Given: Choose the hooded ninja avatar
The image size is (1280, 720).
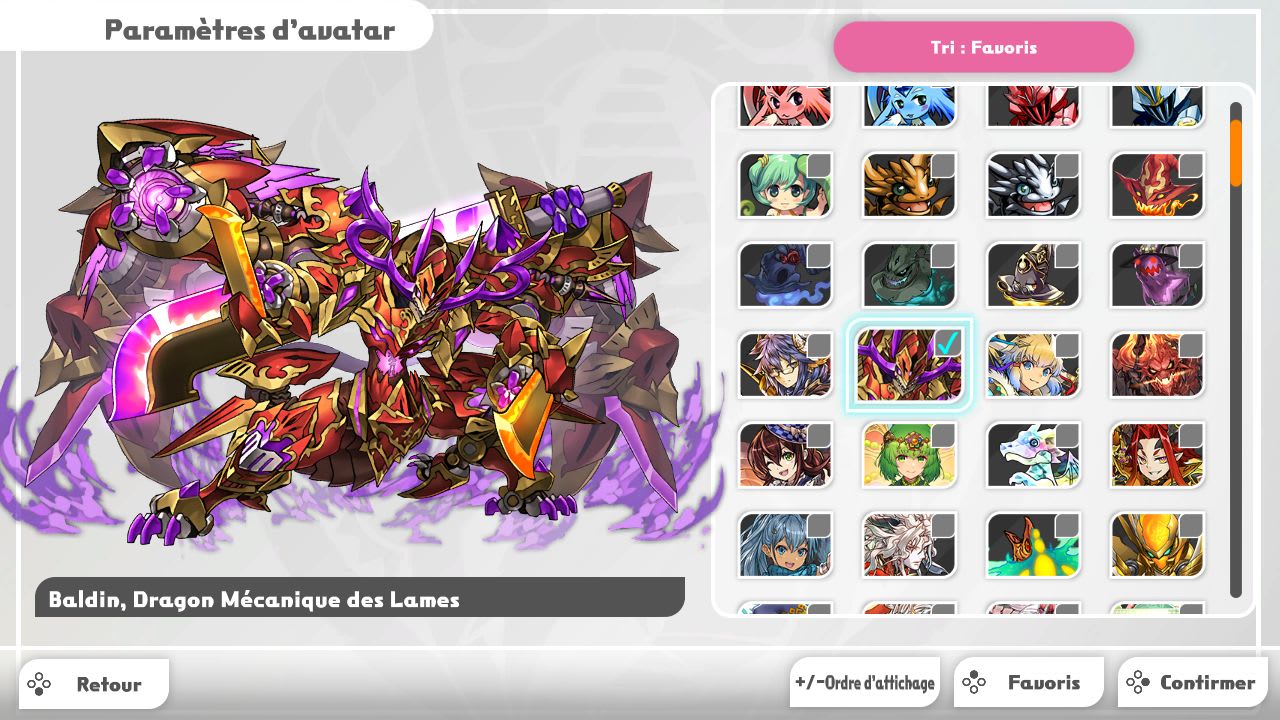Looking at the screenshot, I should pos(1033,275).
